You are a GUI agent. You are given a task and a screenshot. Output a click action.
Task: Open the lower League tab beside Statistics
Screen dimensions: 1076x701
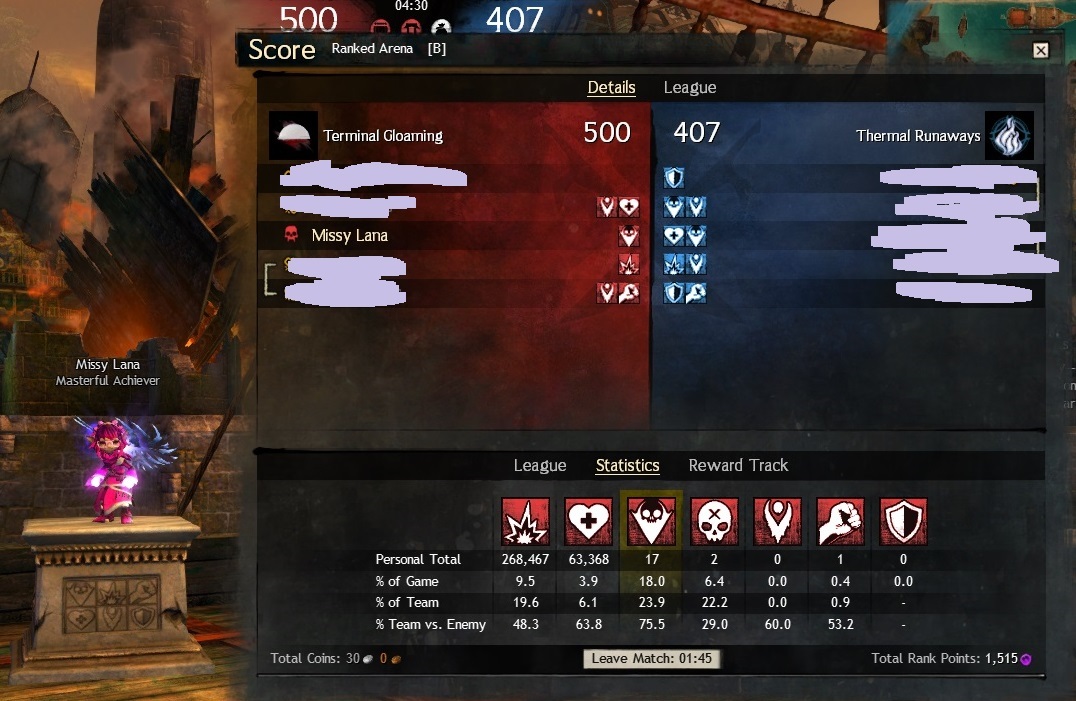click(x=540, y=466)
